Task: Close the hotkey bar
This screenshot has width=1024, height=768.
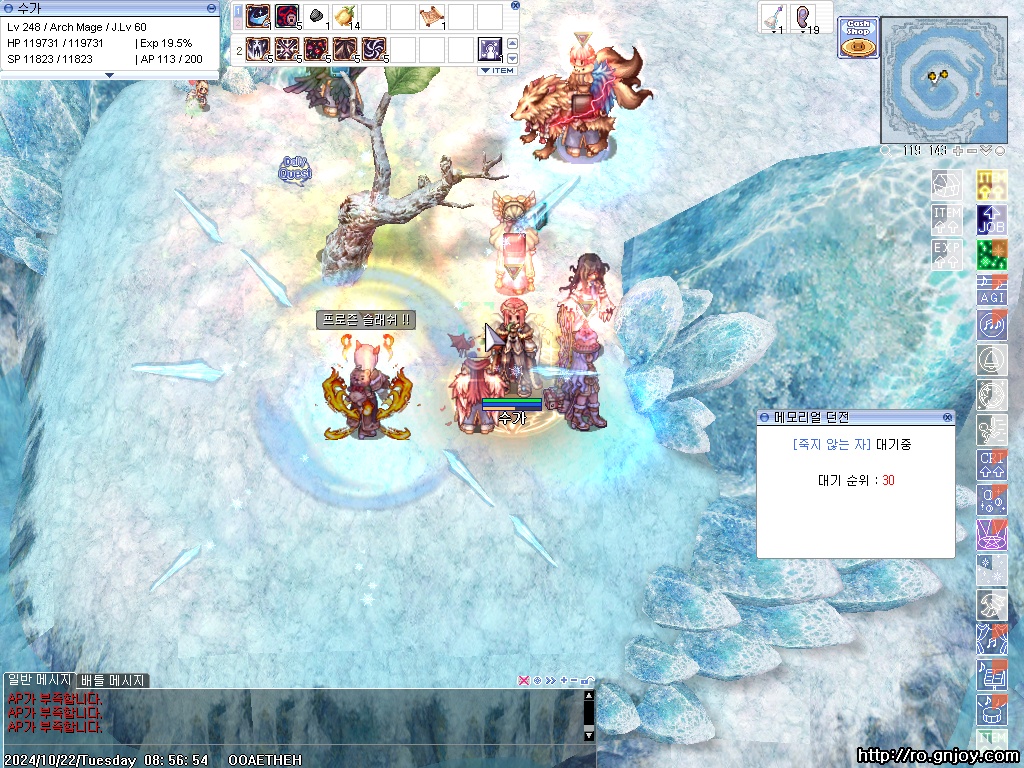Action: click(515, 5)
